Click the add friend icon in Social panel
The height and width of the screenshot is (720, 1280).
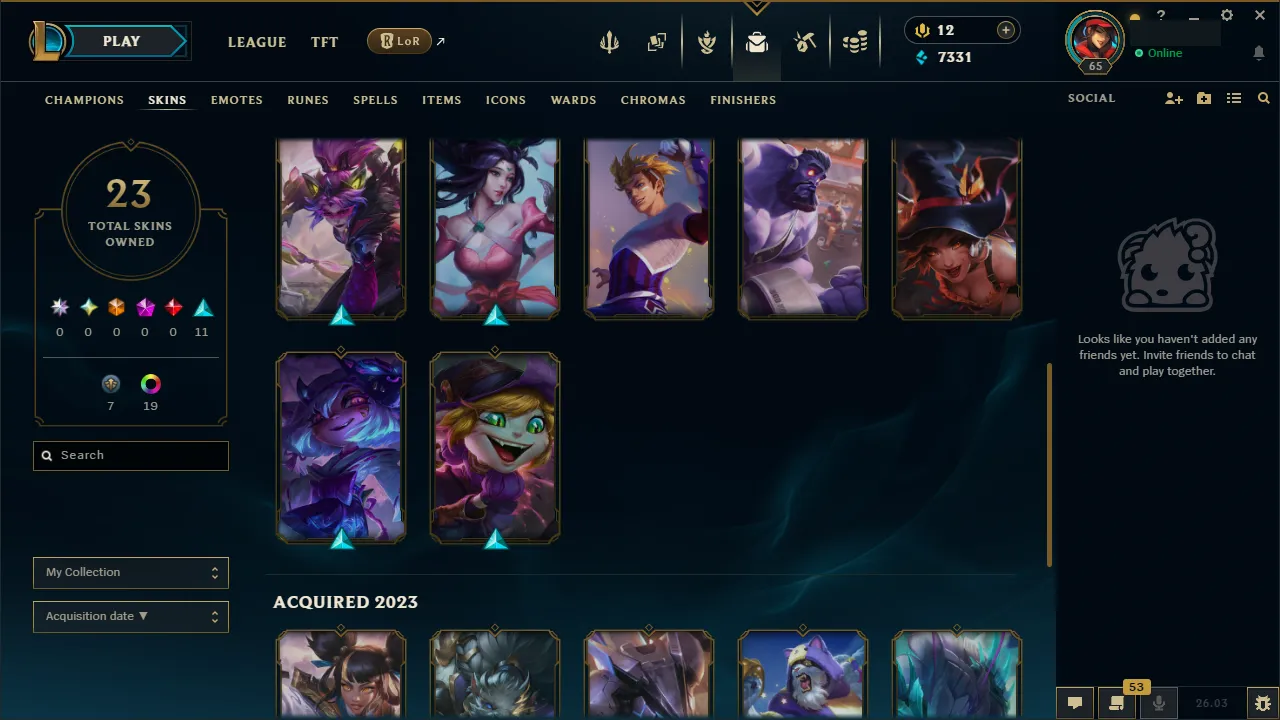click(1173, 98)
